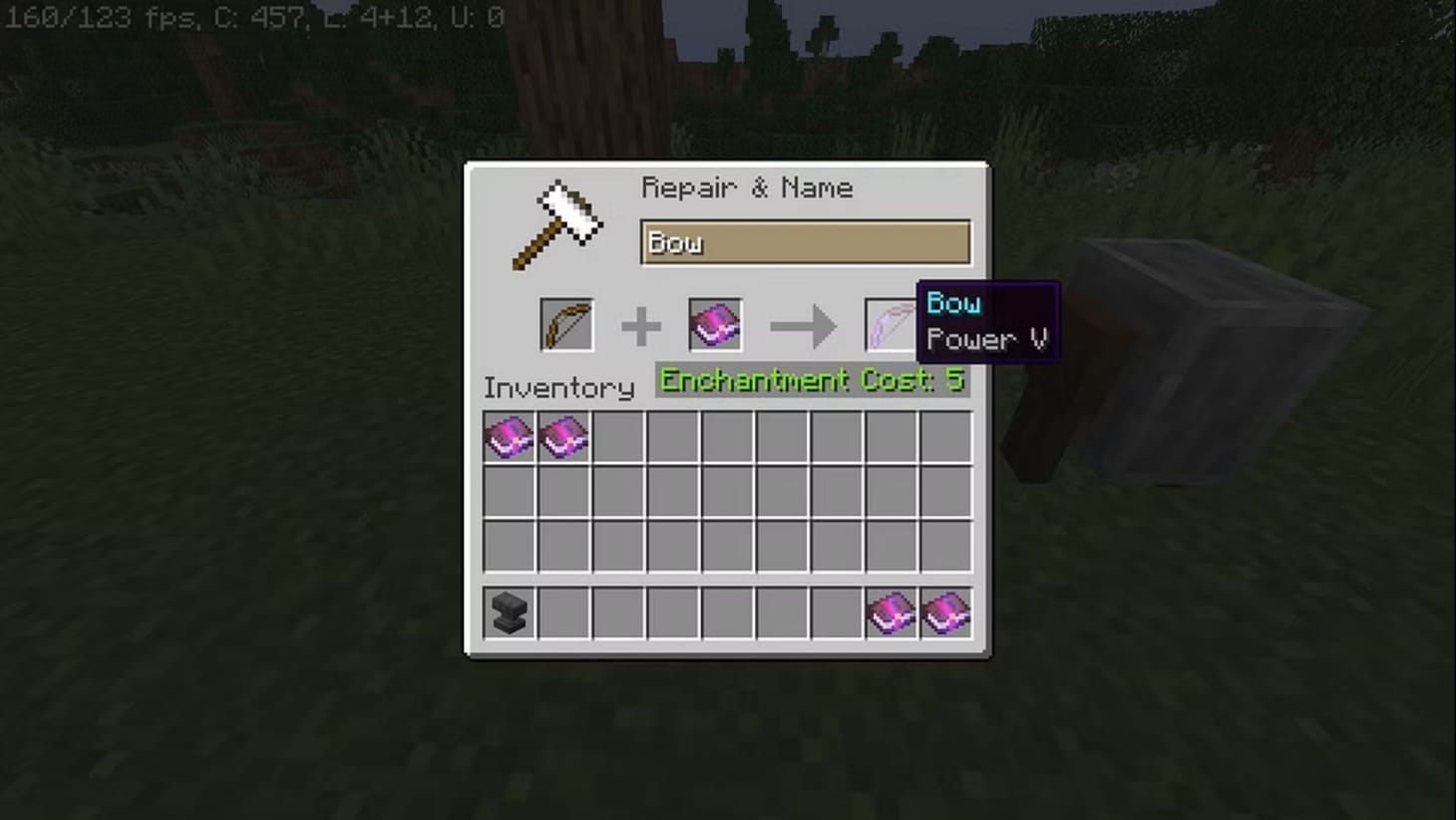Click the anvil item in the hotbar
This screenshot has width=1456, height=820.
[x=509, y=613]
